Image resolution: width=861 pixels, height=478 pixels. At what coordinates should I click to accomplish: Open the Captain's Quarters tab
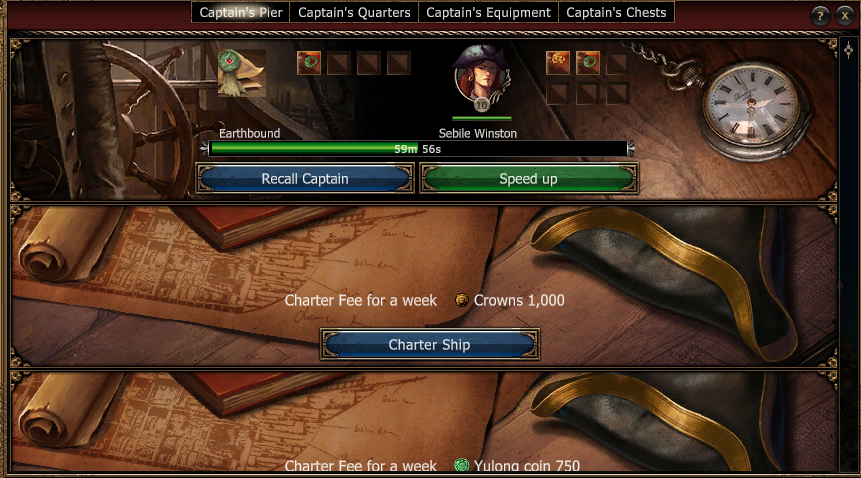(354, 13)
